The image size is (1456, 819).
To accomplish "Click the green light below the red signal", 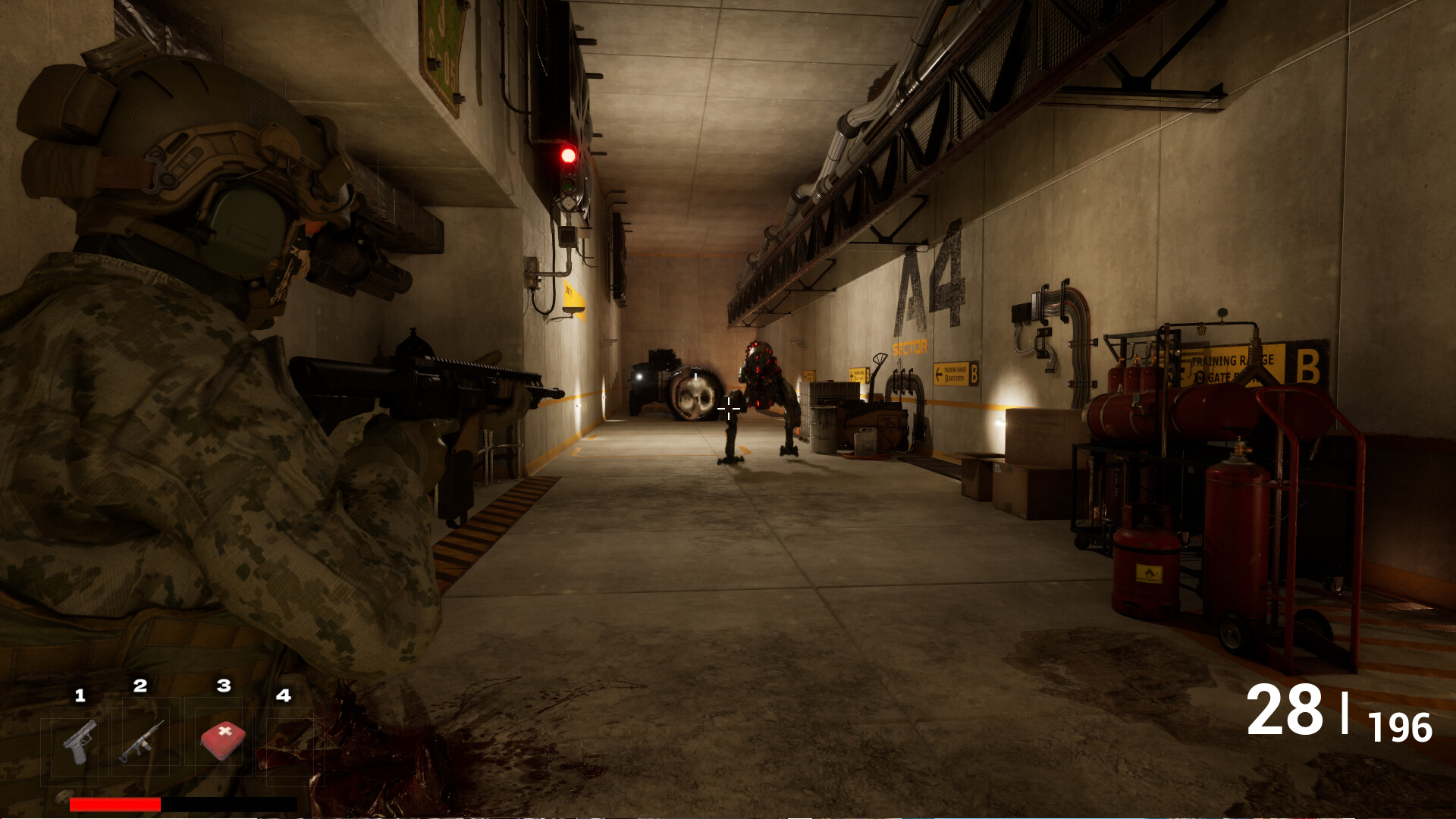I will tap(569, 188).
